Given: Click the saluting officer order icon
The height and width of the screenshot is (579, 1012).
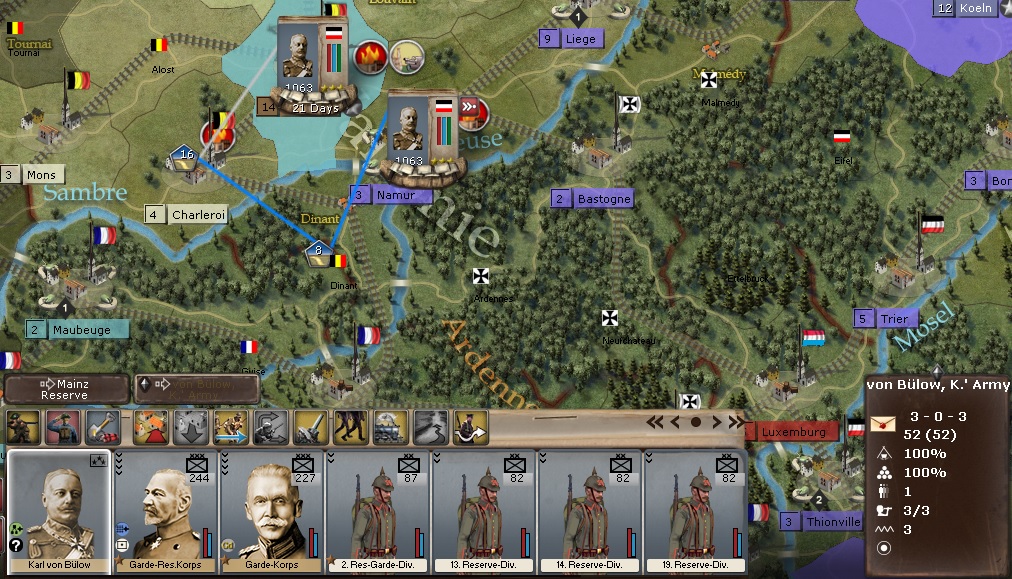Looking at the screenshot, I should point(62,427).
